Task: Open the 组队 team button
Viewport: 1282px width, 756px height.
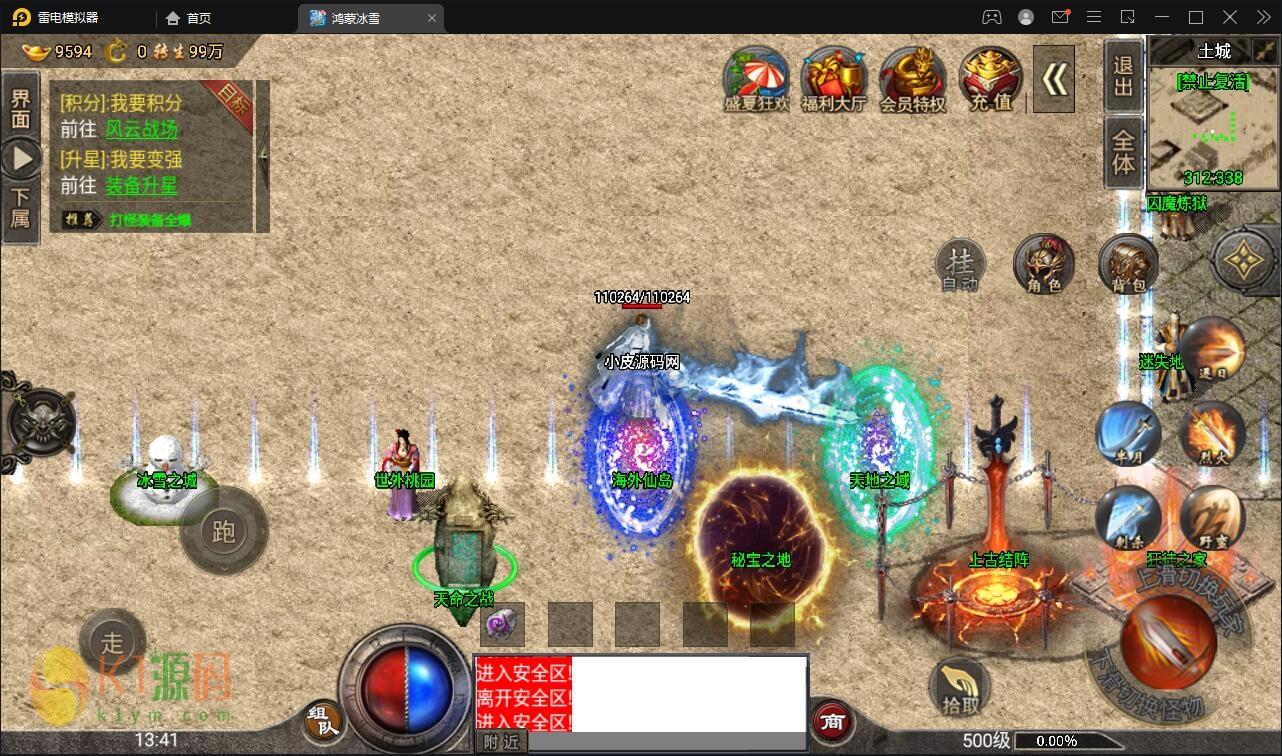Action: [323, 719]
